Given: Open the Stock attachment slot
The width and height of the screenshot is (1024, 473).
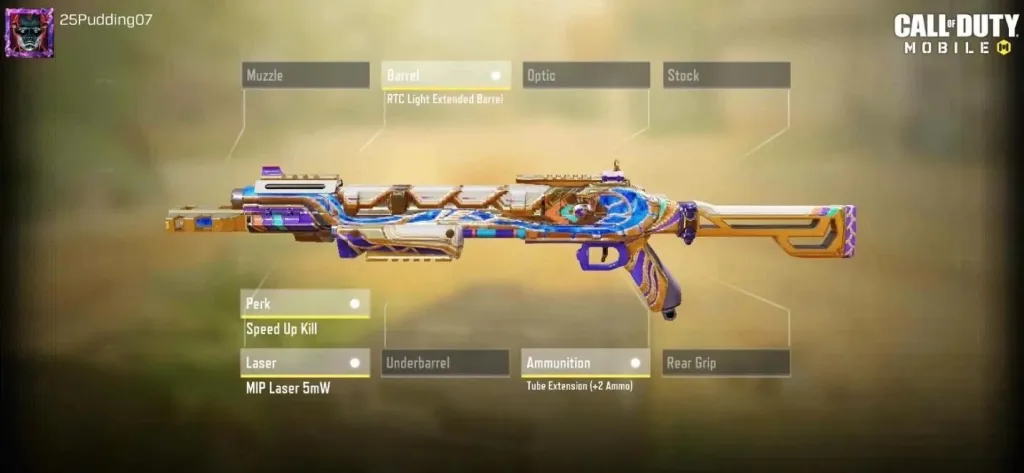Looking at the screenshot, I should pyautogui.click(x=726, y=75).
